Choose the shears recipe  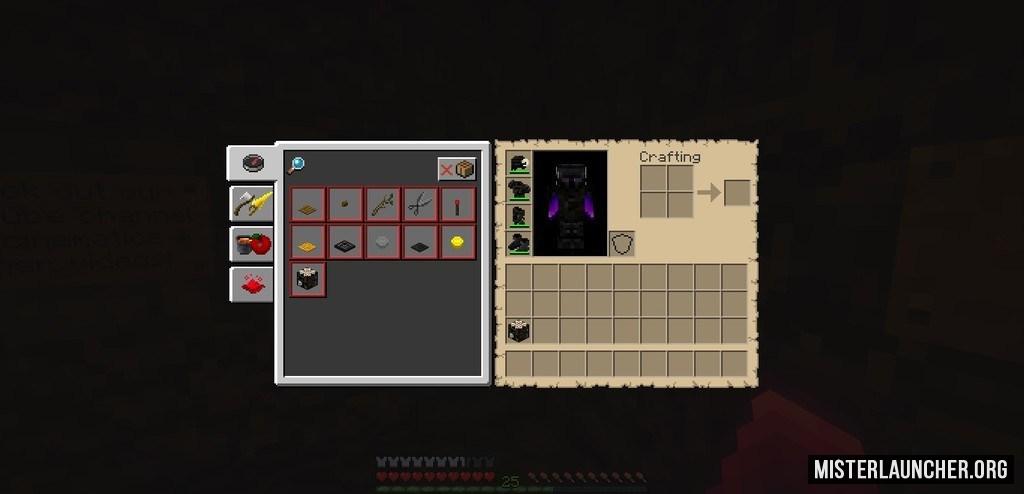(420, 205)
